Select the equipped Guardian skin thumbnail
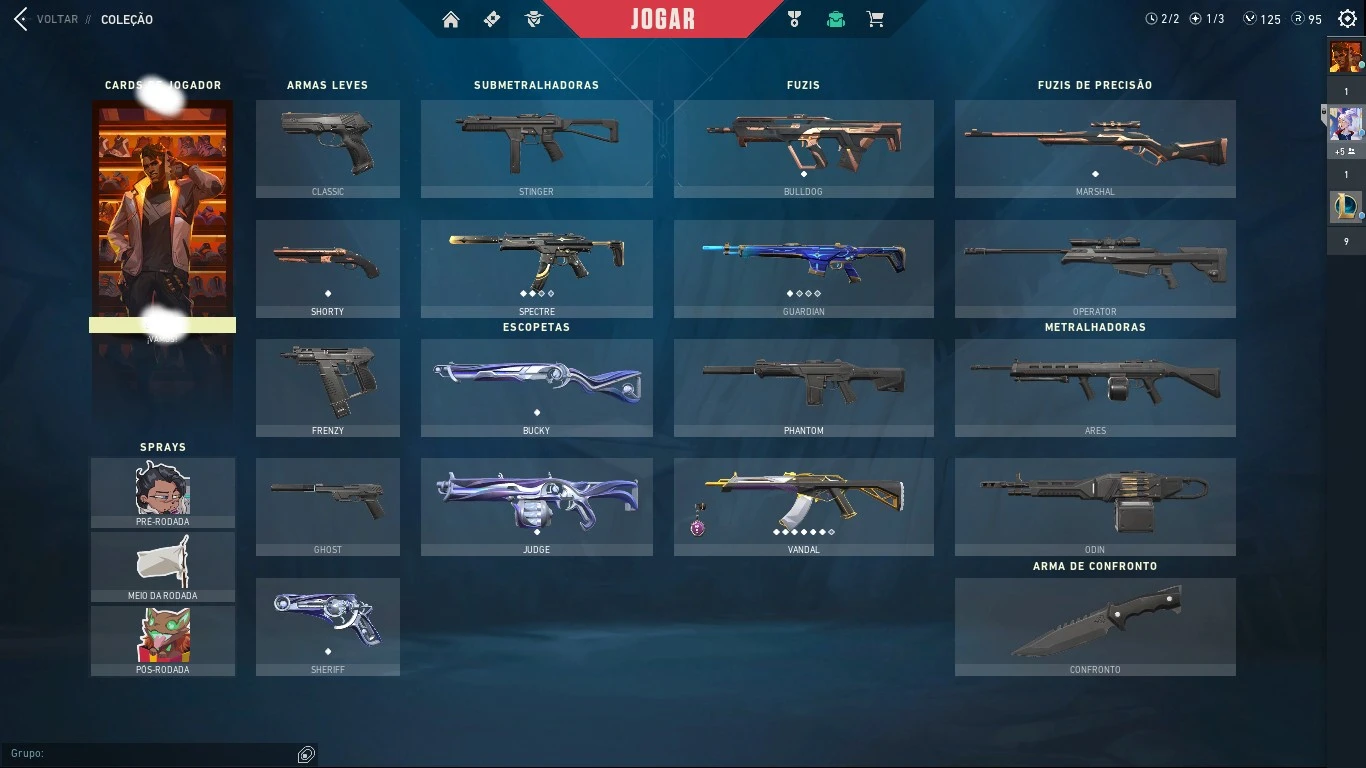1366x768 pixels. 803,262
